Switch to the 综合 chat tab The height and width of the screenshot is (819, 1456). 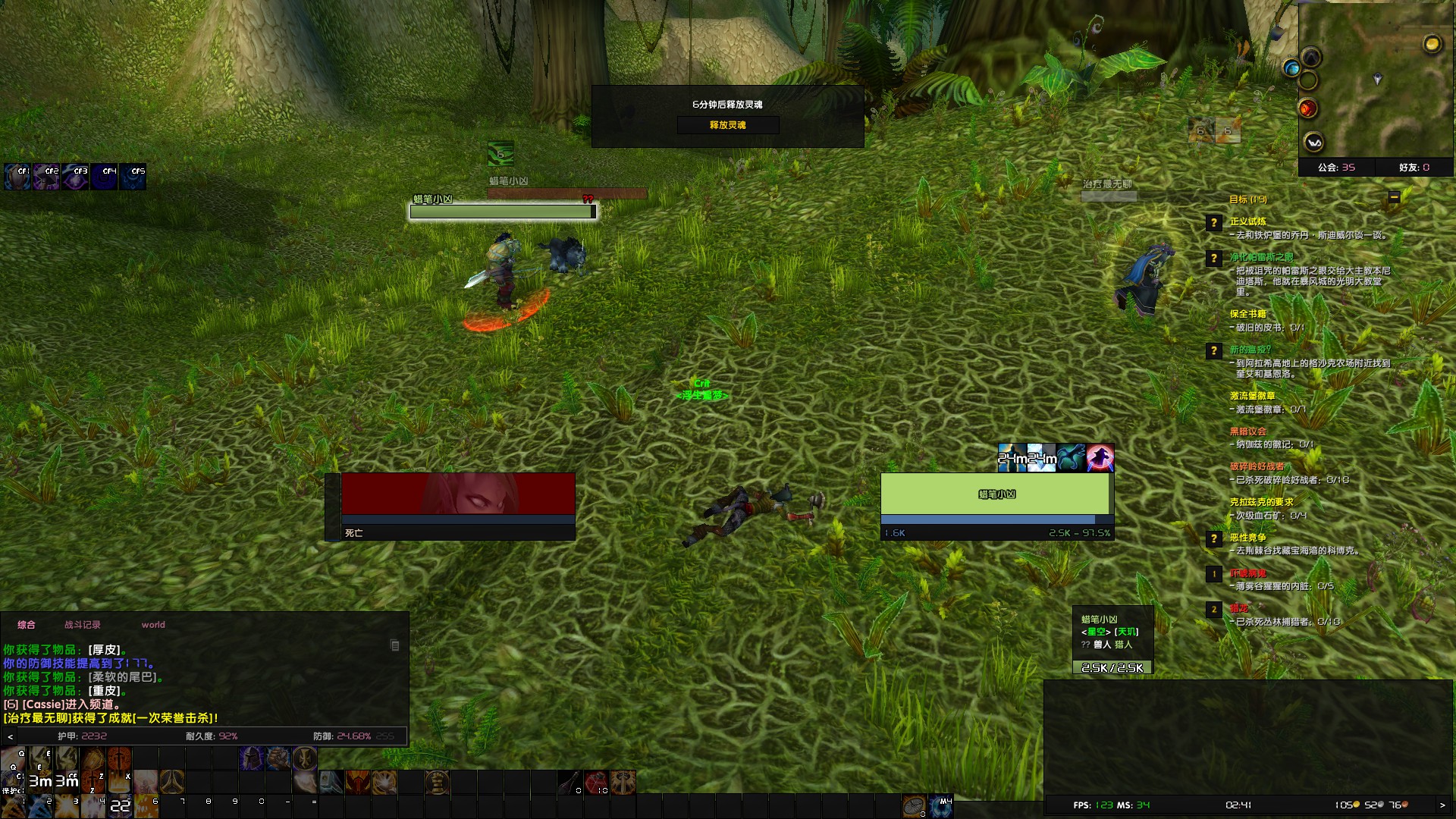[27, 625]
